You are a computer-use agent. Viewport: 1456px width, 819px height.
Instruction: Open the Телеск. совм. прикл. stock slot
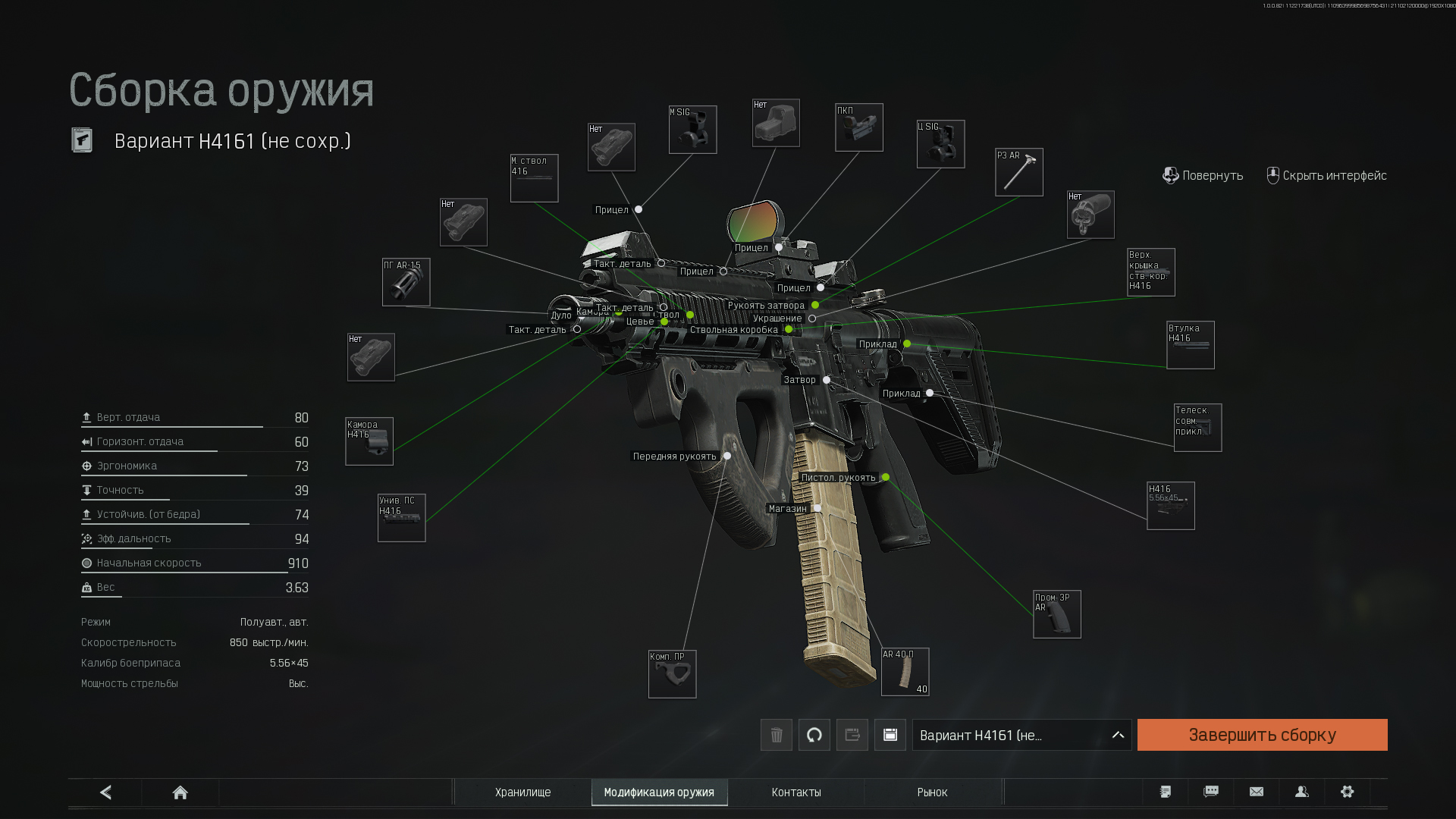coord(1197,428)
